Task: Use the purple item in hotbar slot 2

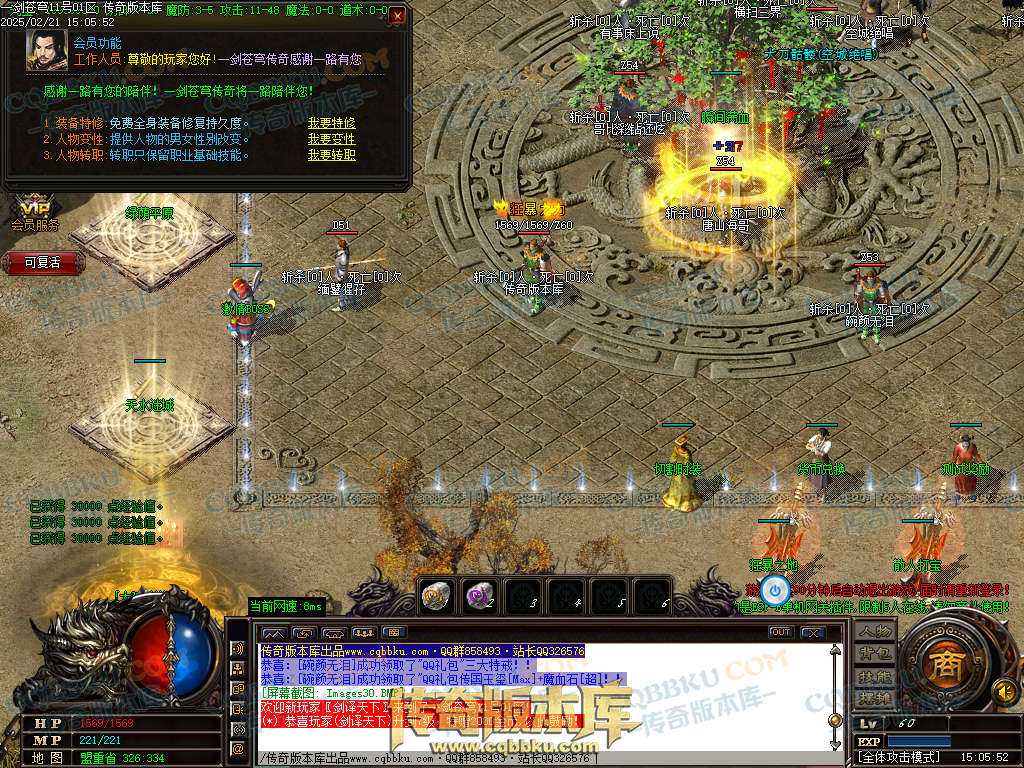Action: click(479, 595)
